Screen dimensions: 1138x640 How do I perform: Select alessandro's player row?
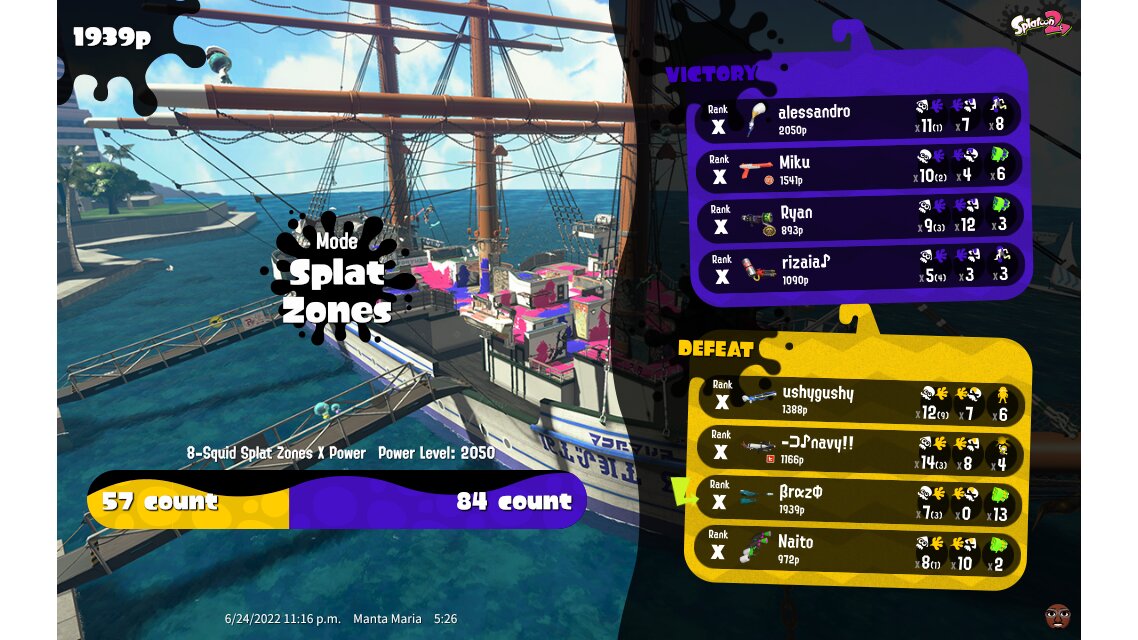(x=858, y=119)
